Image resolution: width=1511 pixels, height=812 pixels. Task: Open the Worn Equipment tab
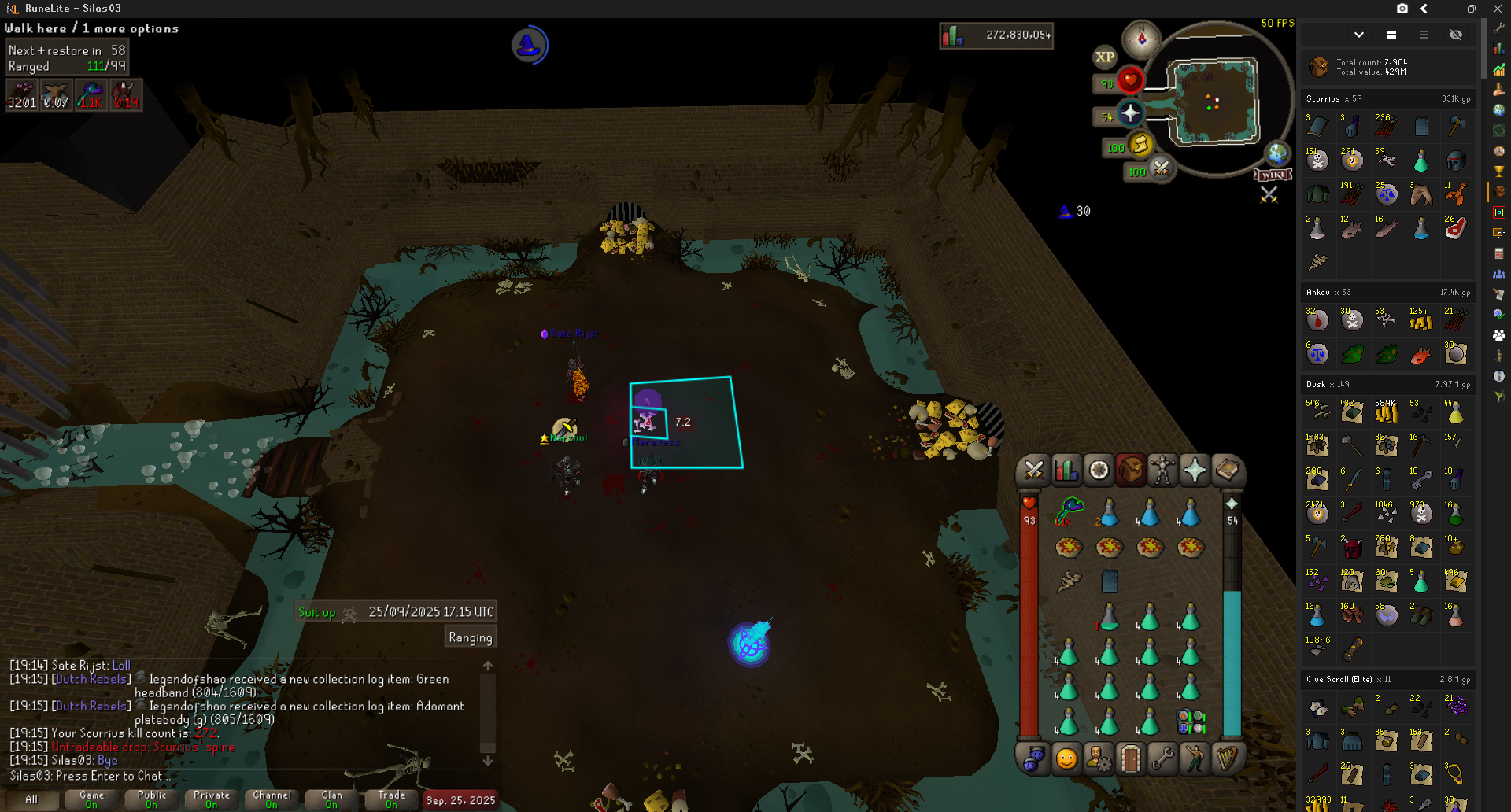tap(1162, 471)
